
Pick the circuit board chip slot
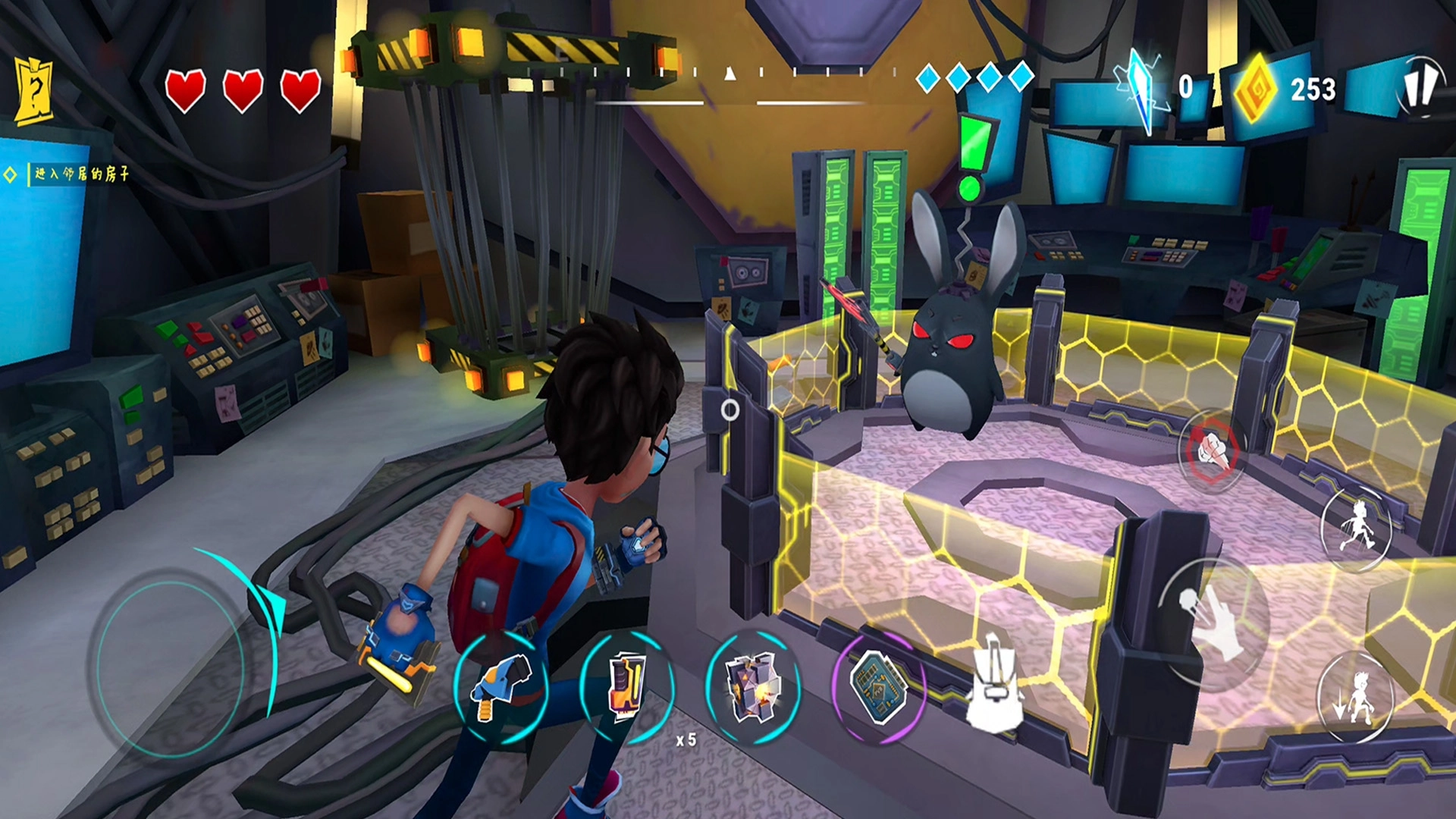pyautogui.click(x=878, y=687)
